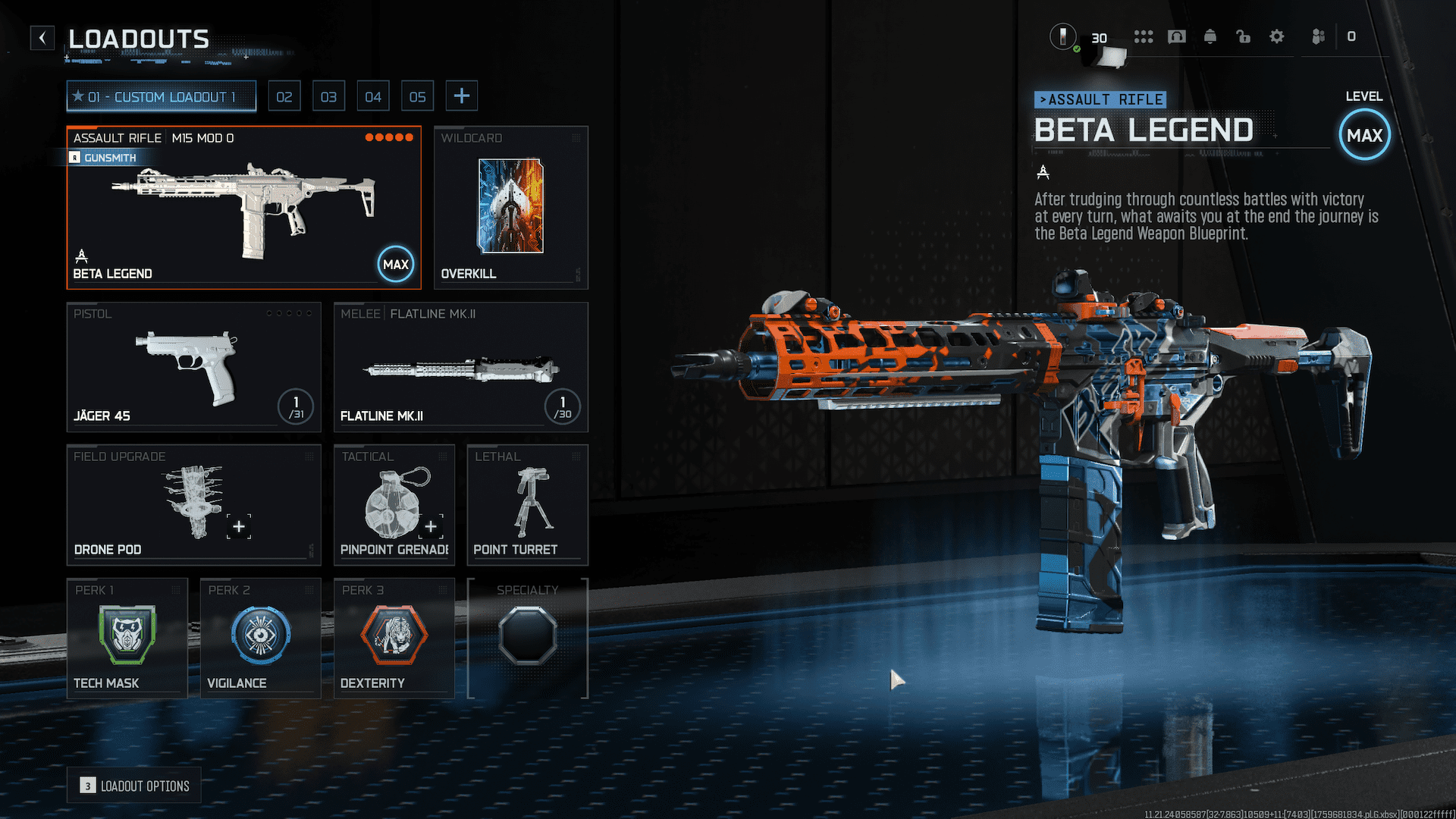Choose the Point Turret lethal slot
Viewport: 1456px width, 819px height.
527,505
